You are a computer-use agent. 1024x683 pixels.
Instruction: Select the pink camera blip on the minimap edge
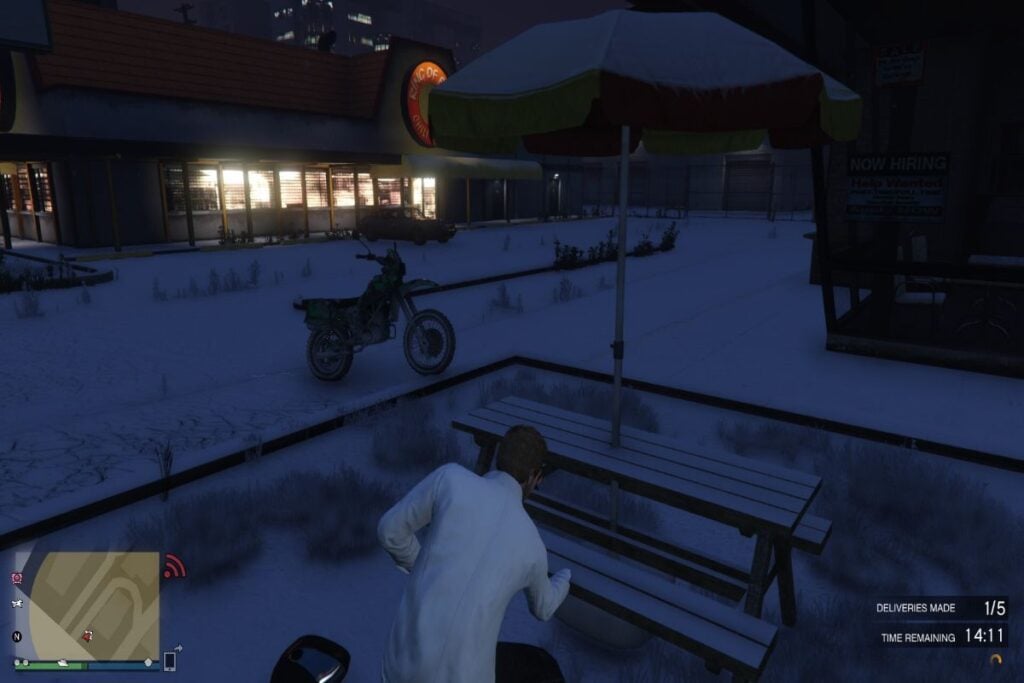pyautogui.click(x=17, y=578)
